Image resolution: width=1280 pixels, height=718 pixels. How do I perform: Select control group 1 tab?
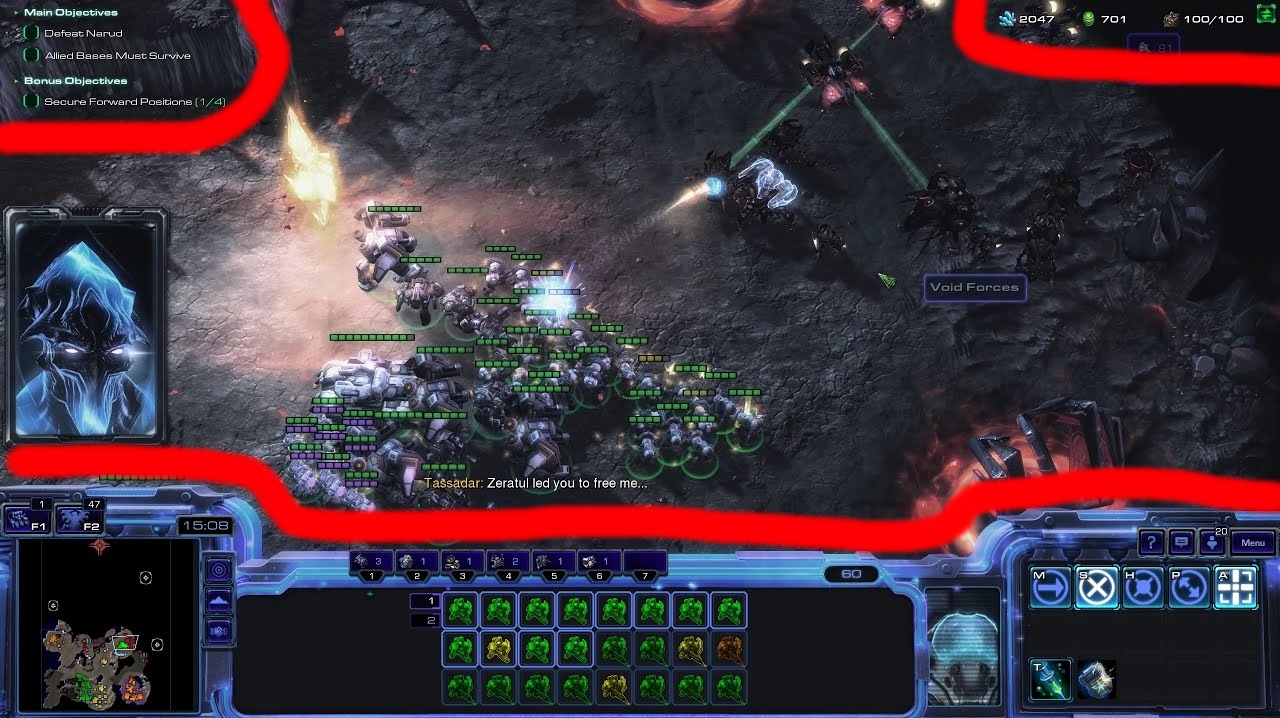372,563
